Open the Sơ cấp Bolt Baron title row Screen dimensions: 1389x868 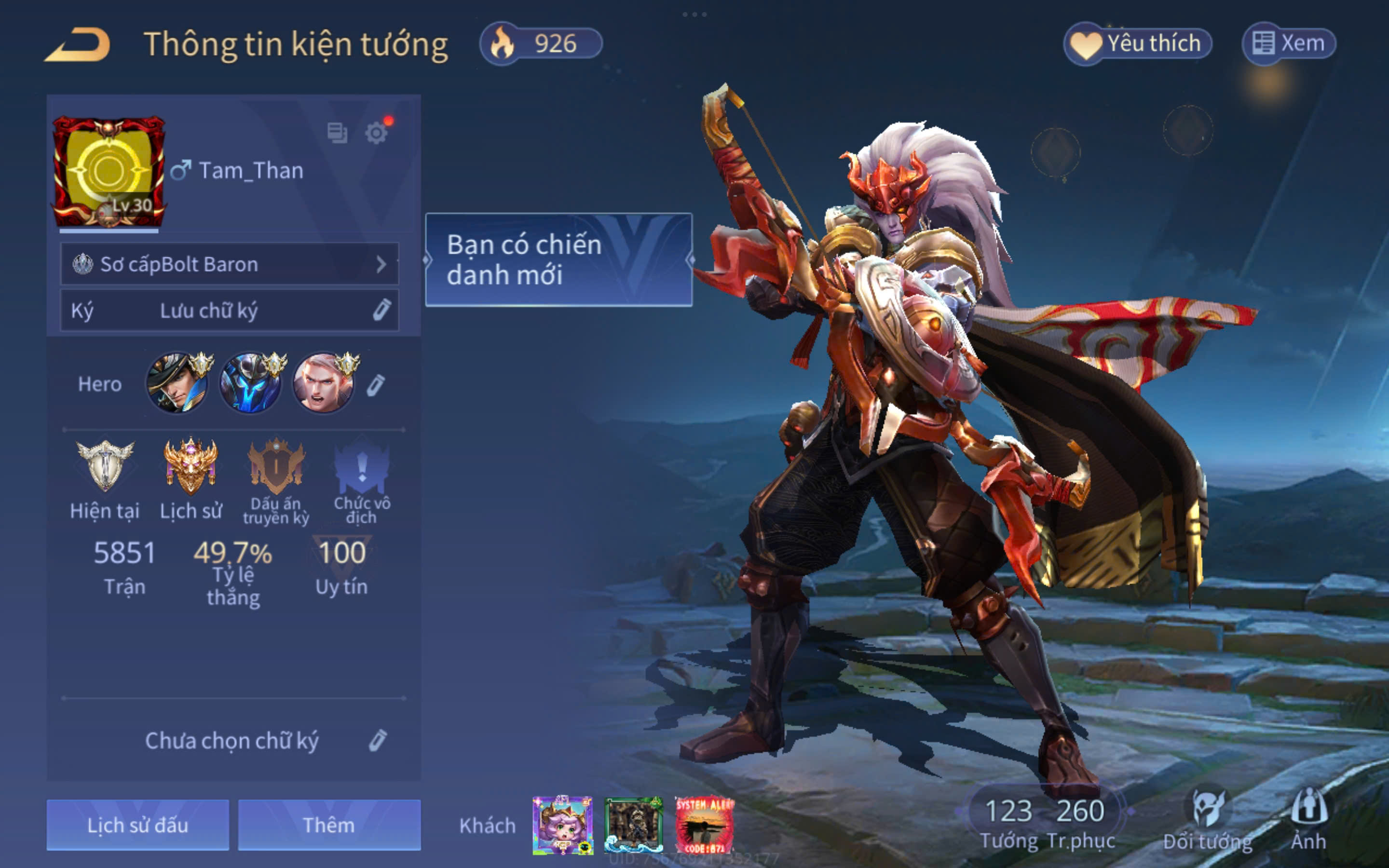230,264
